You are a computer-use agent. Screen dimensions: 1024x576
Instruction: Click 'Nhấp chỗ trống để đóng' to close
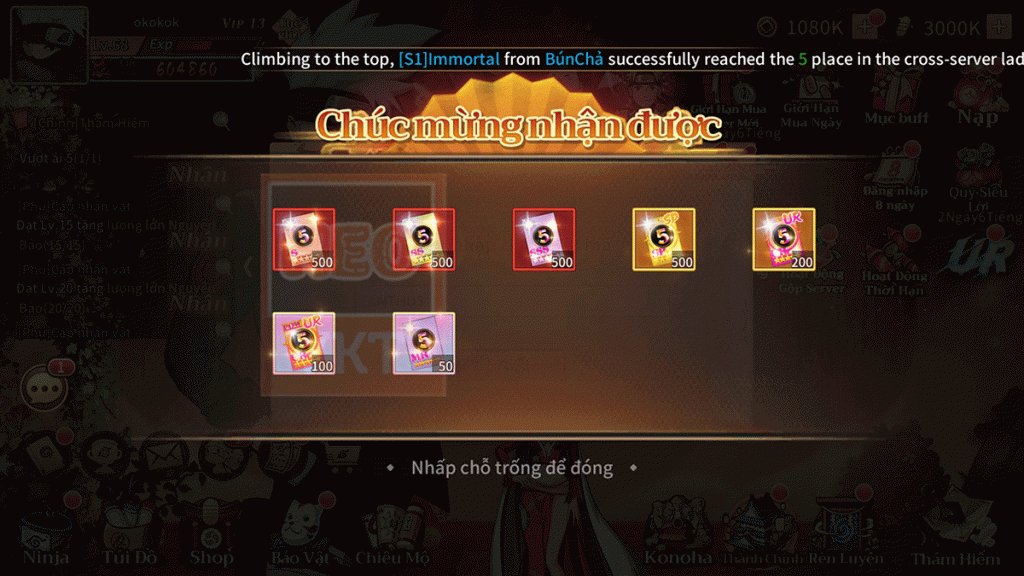coord(512,468)
